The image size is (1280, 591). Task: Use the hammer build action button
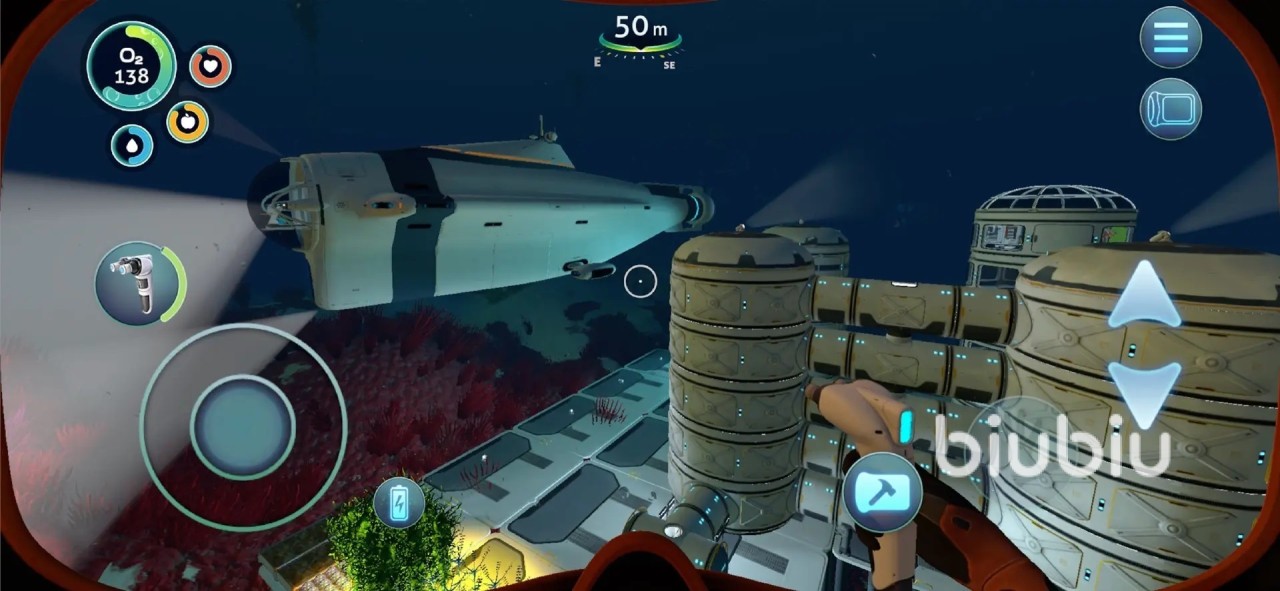pos(882,492)
